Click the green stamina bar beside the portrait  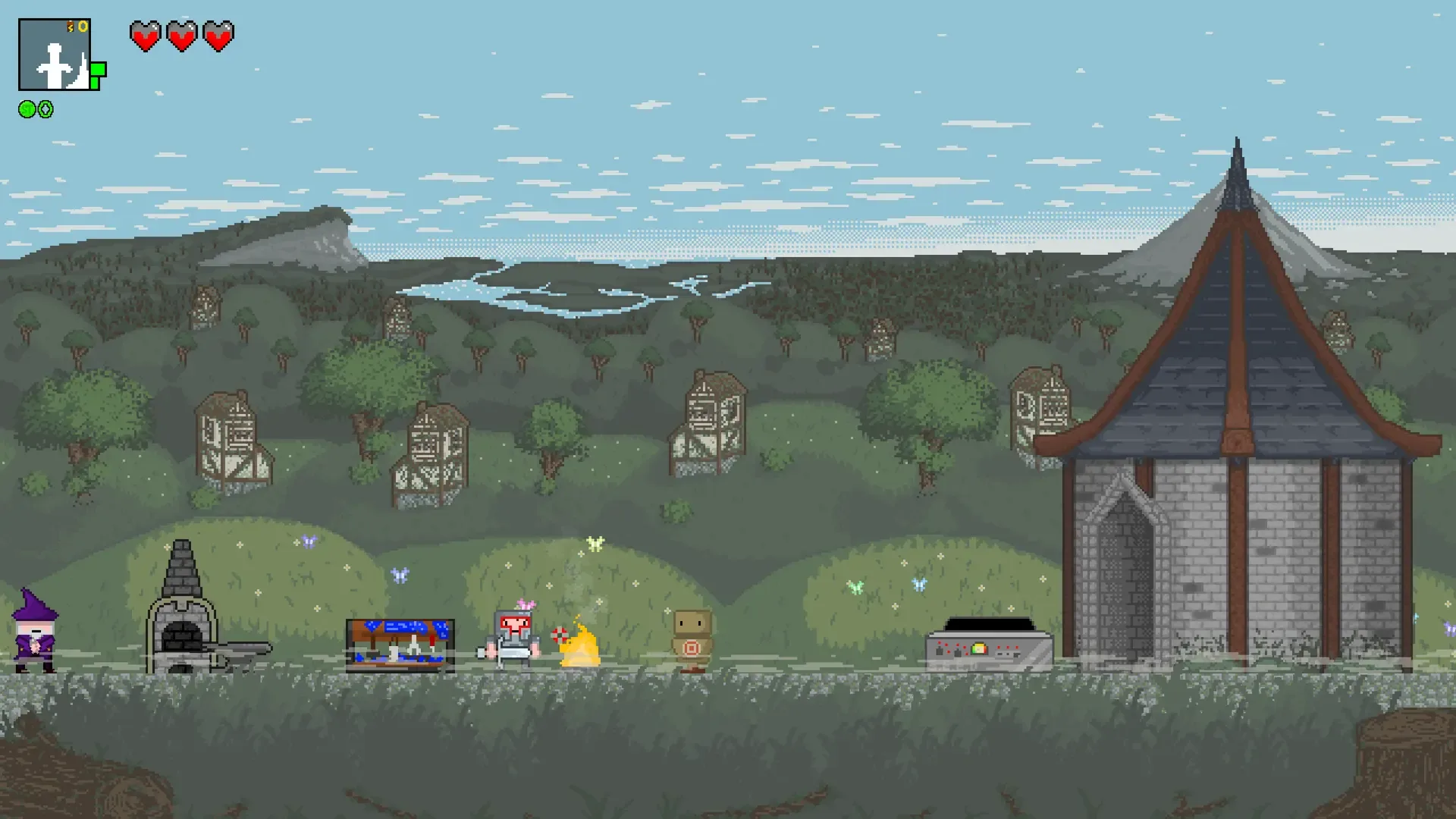[98, 72]
